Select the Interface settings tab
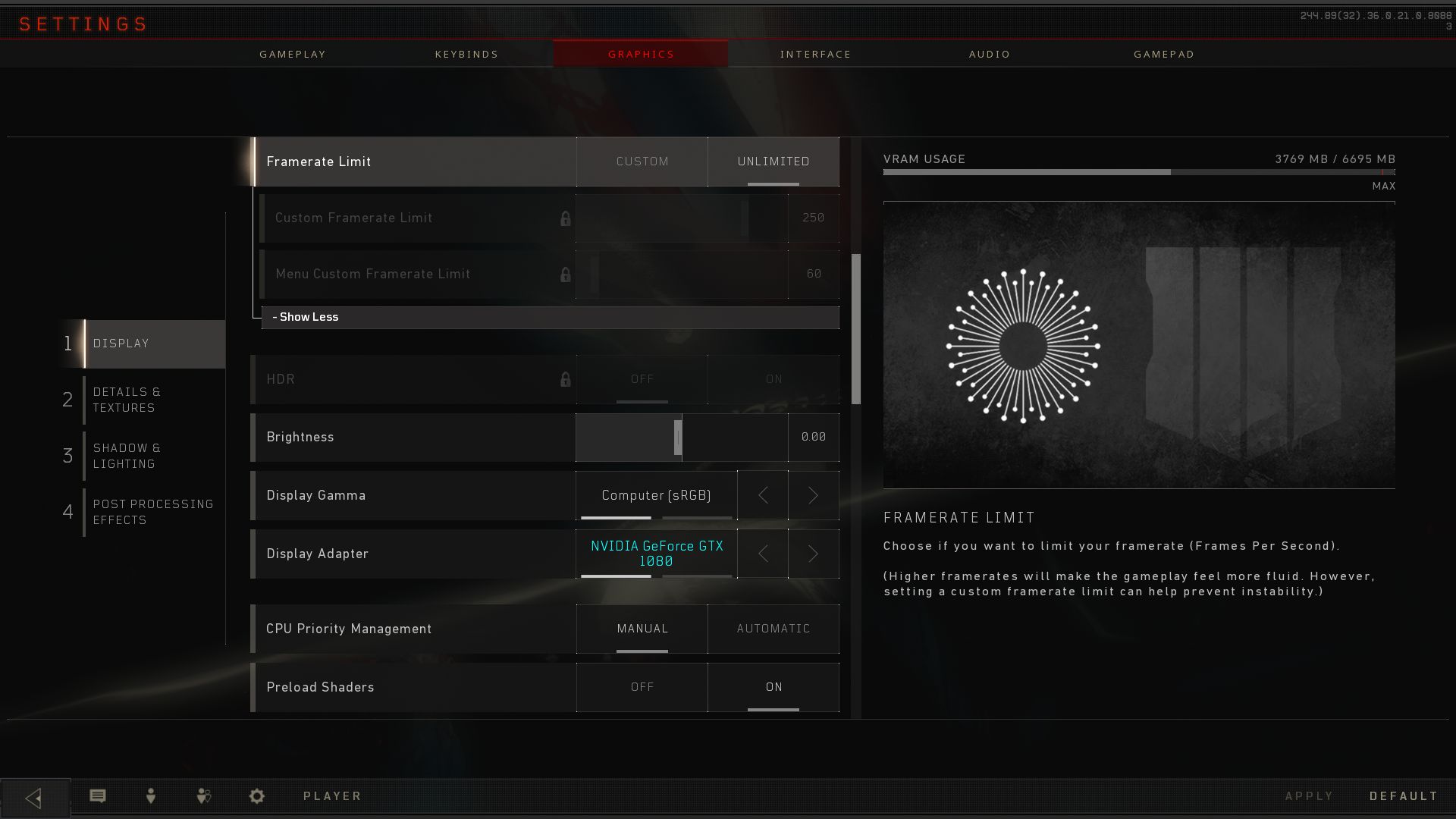 815,54
